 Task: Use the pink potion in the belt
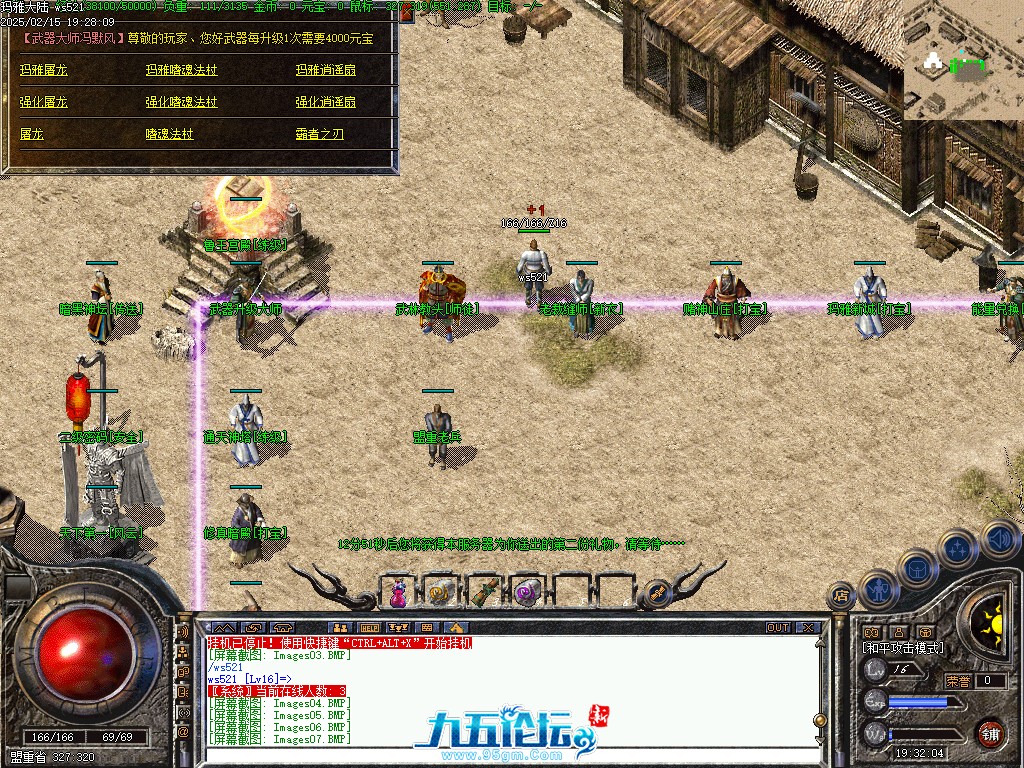(398, 593)
